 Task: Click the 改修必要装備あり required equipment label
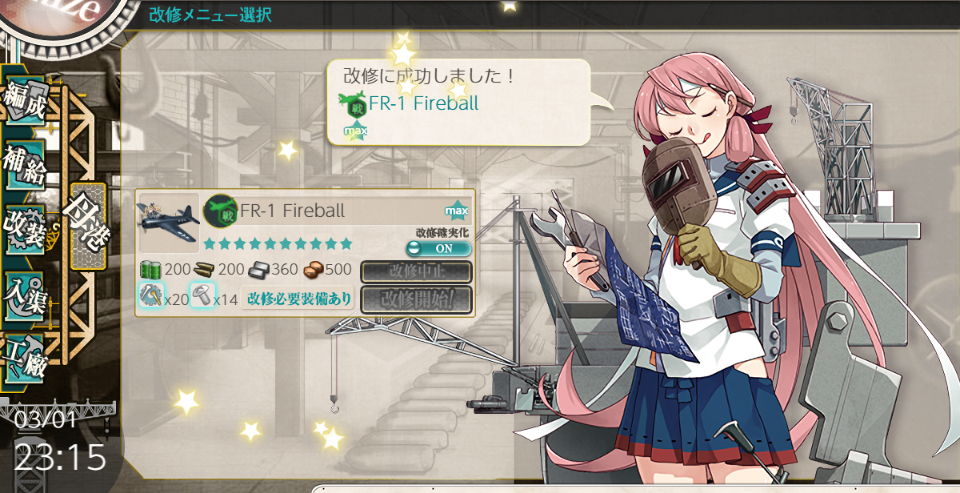click(299, 298)
